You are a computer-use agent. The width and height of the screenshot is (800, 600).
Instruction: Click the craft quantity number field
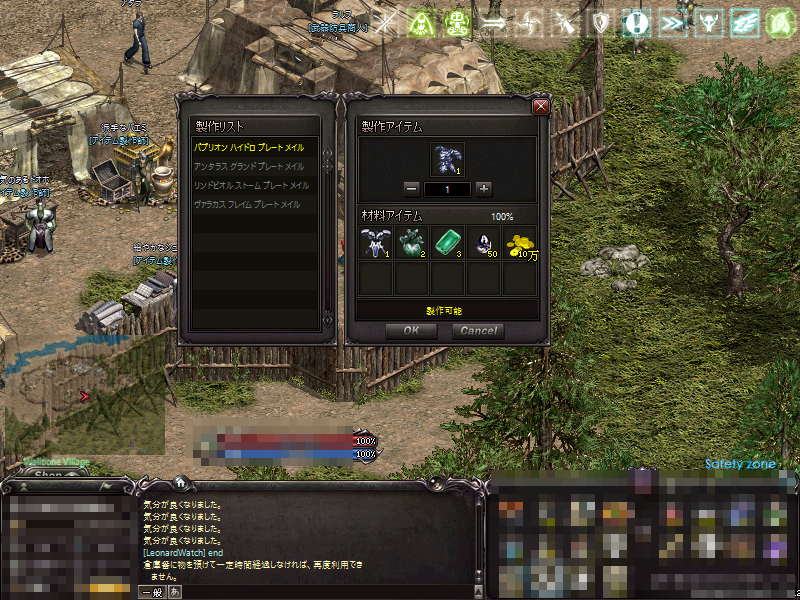pos(448,188)
